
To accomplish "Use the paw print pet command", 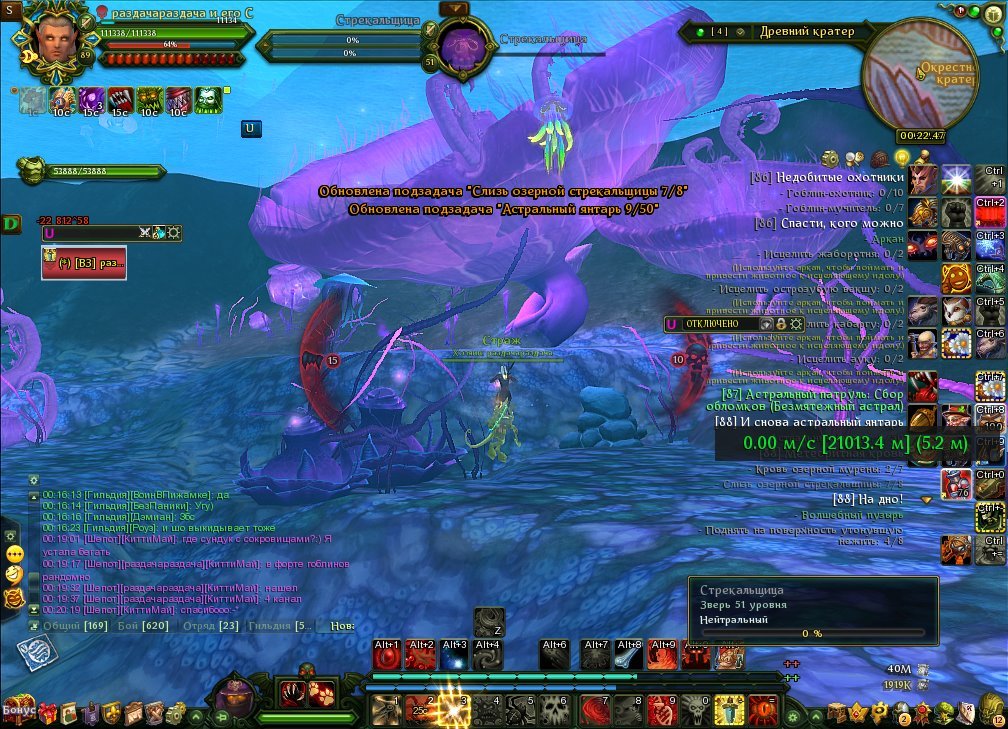I will coord(323,692).
